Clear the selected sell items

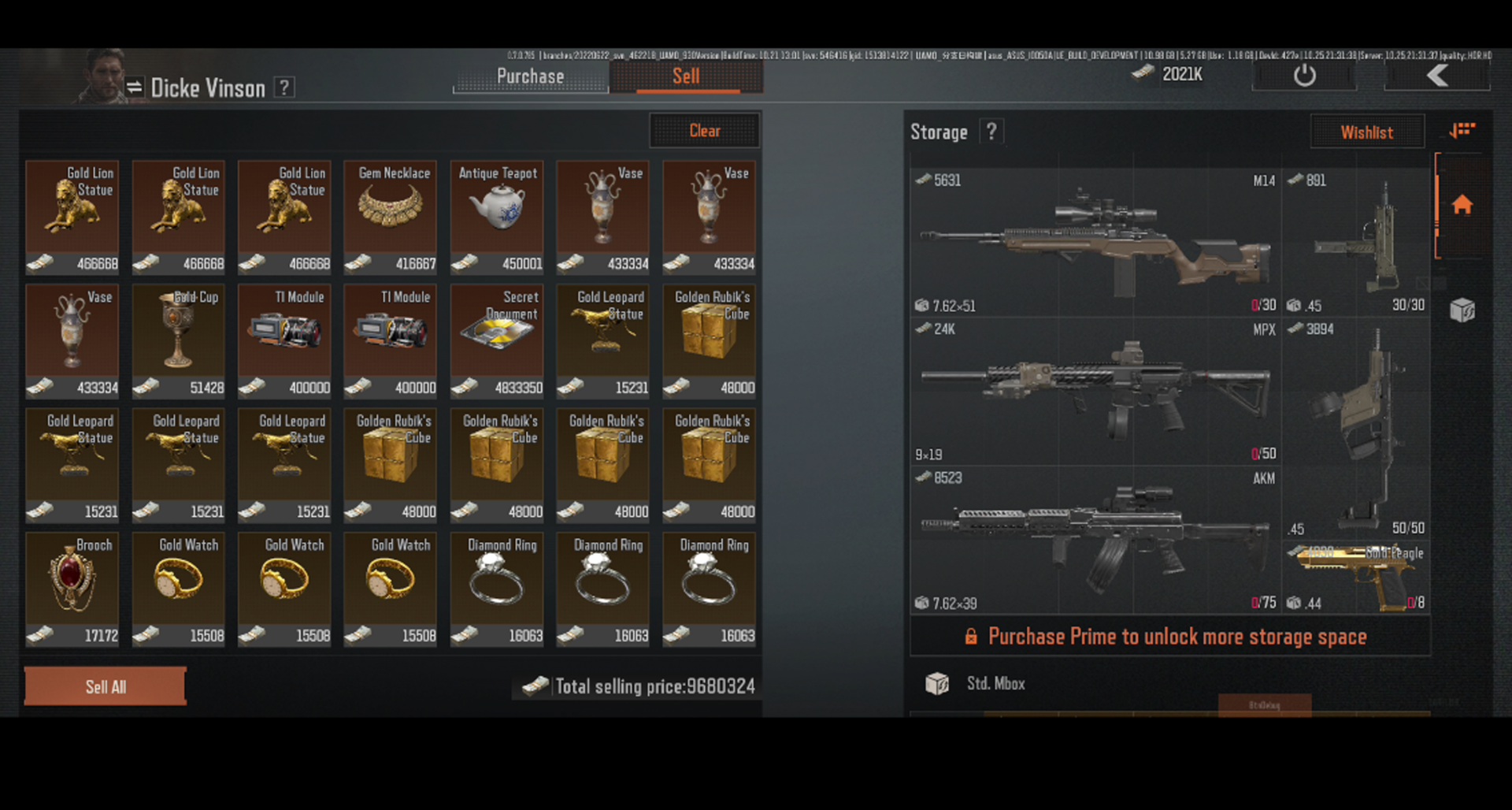[704, 131]
